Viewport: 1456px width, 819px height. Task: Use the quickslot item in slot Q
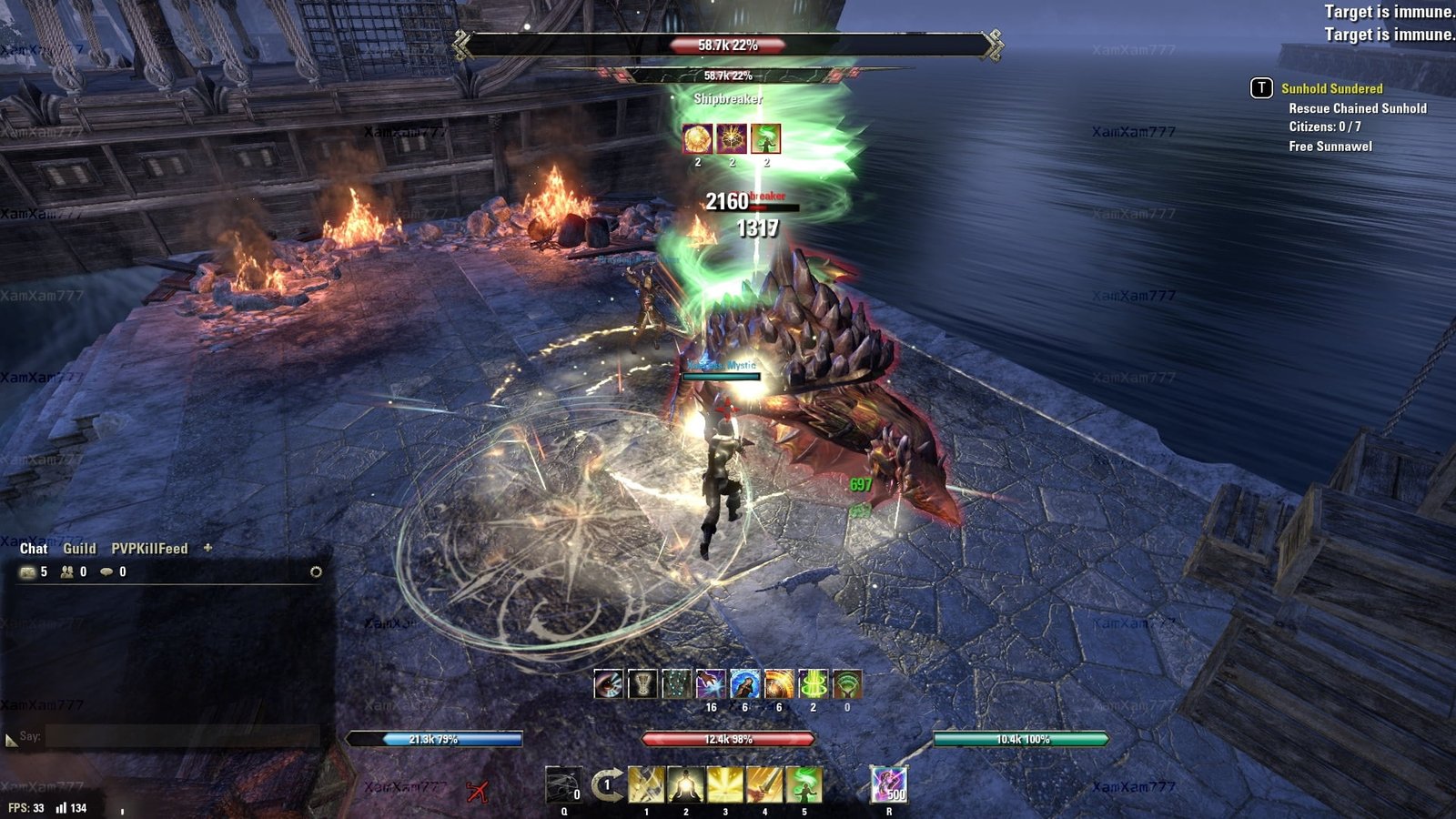(x=563, y=785)
